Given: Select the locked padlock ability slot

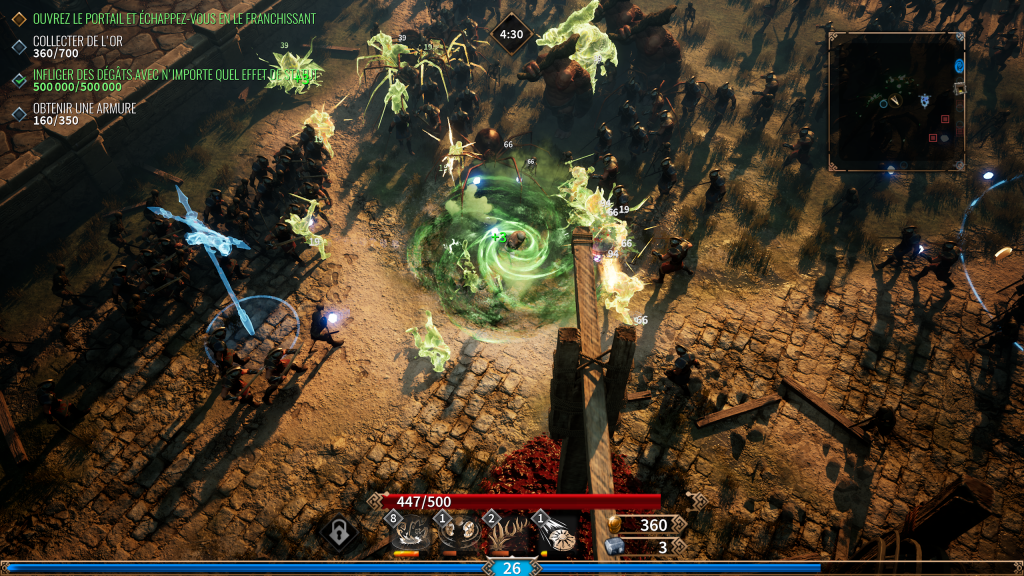Looking at the screenshot, I should [340, 533].
